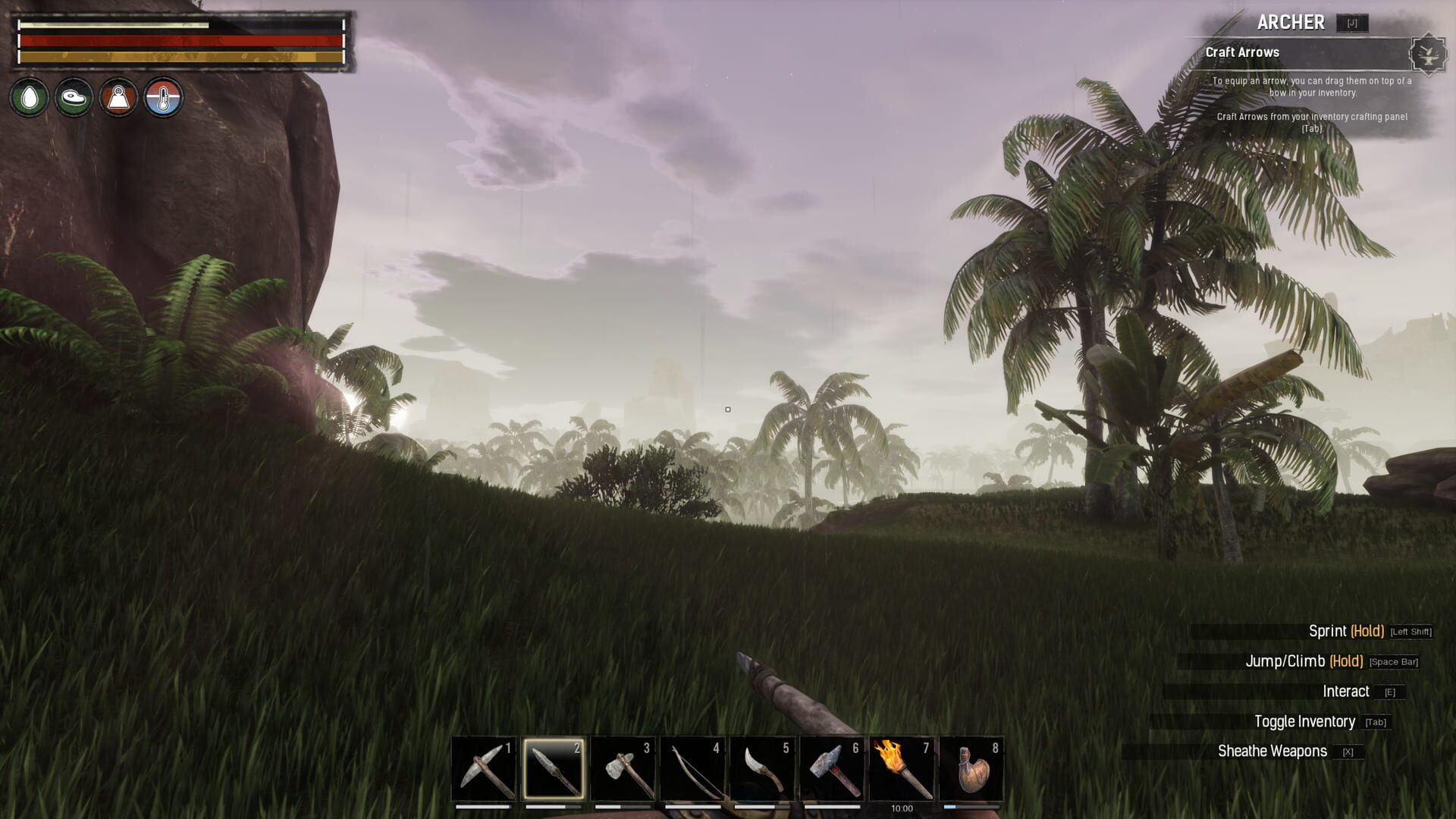Equip the hammer in hotbar slot 6
1456x819 pixels.
tap(833, 768)
